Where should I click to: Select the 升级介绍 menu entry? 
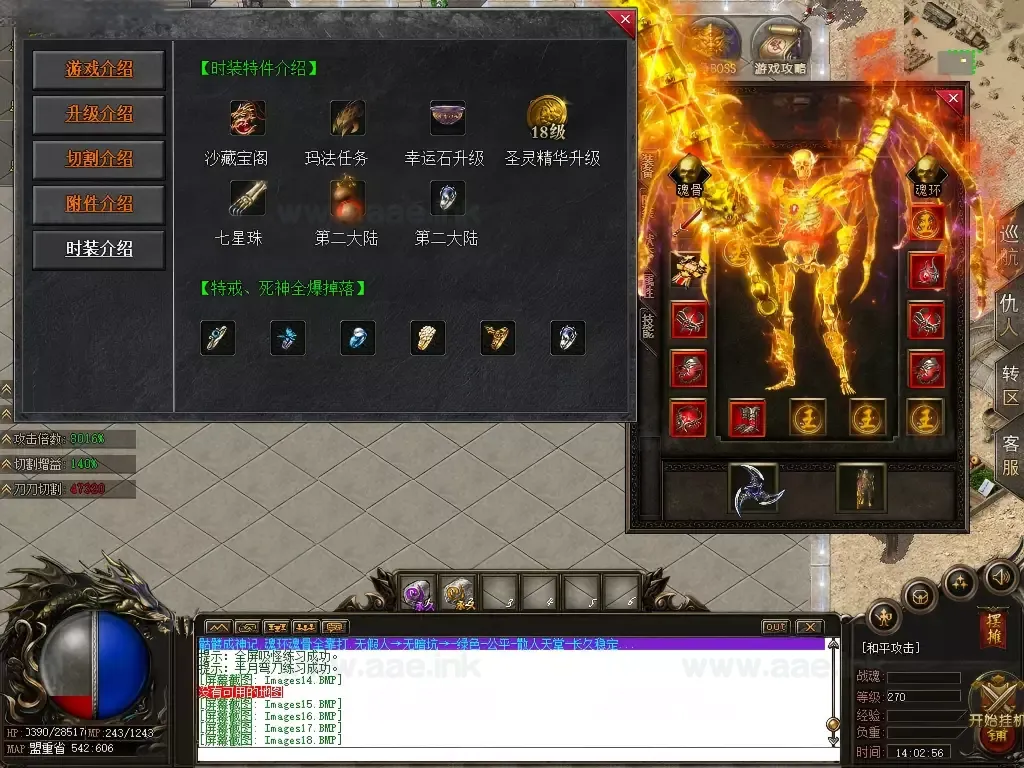(99, 114)
